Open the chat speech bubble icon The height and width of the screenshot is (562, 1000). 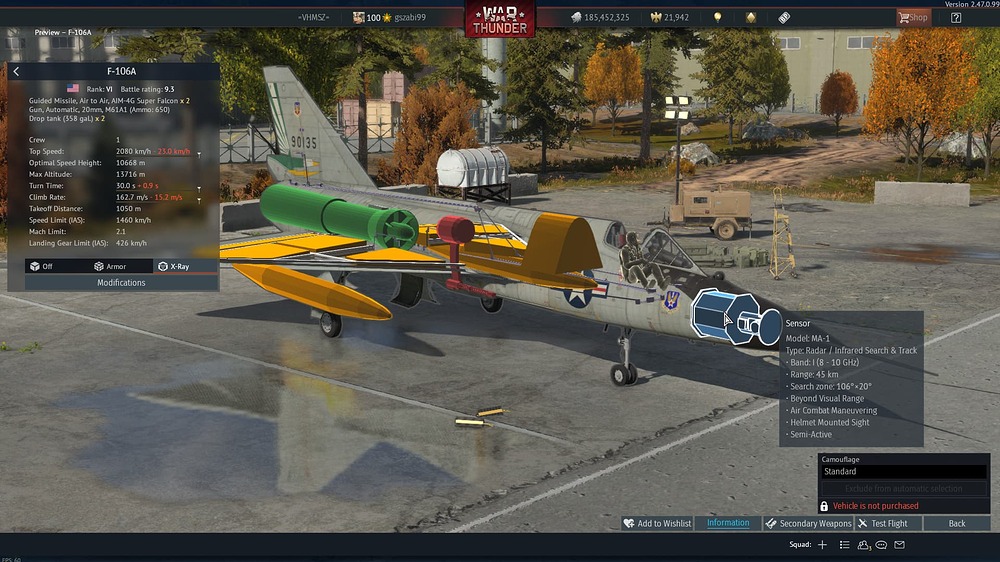coord(881,545)
